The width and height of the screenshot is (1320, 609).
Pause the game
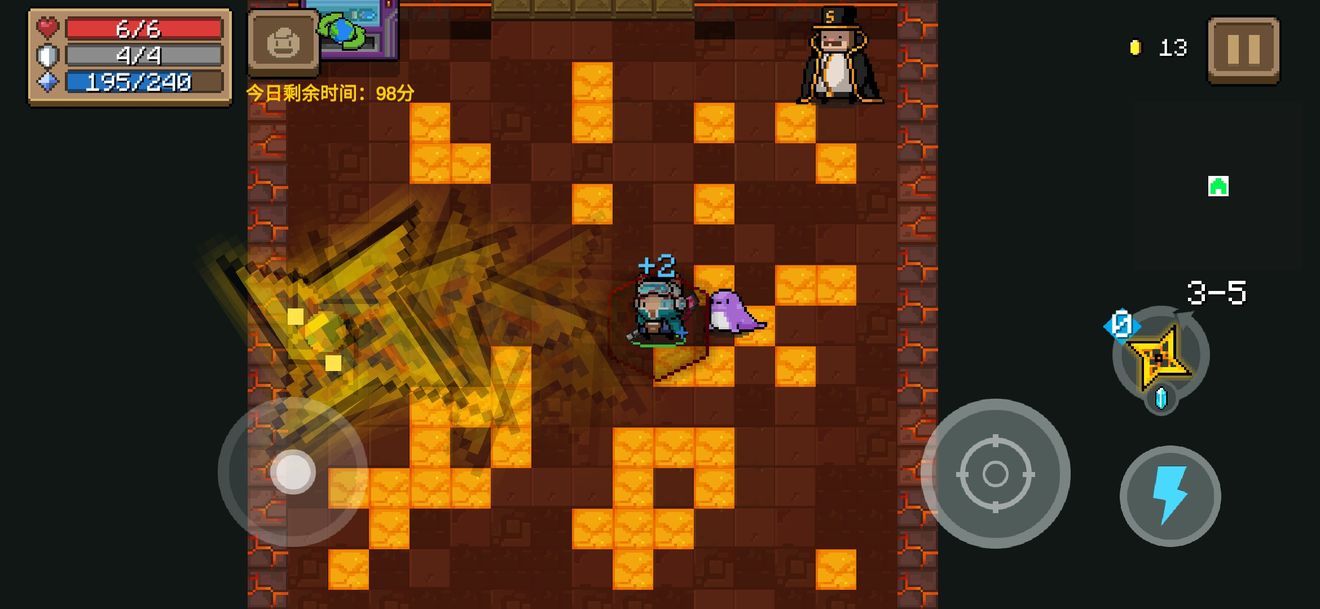tap(1243, 48)
